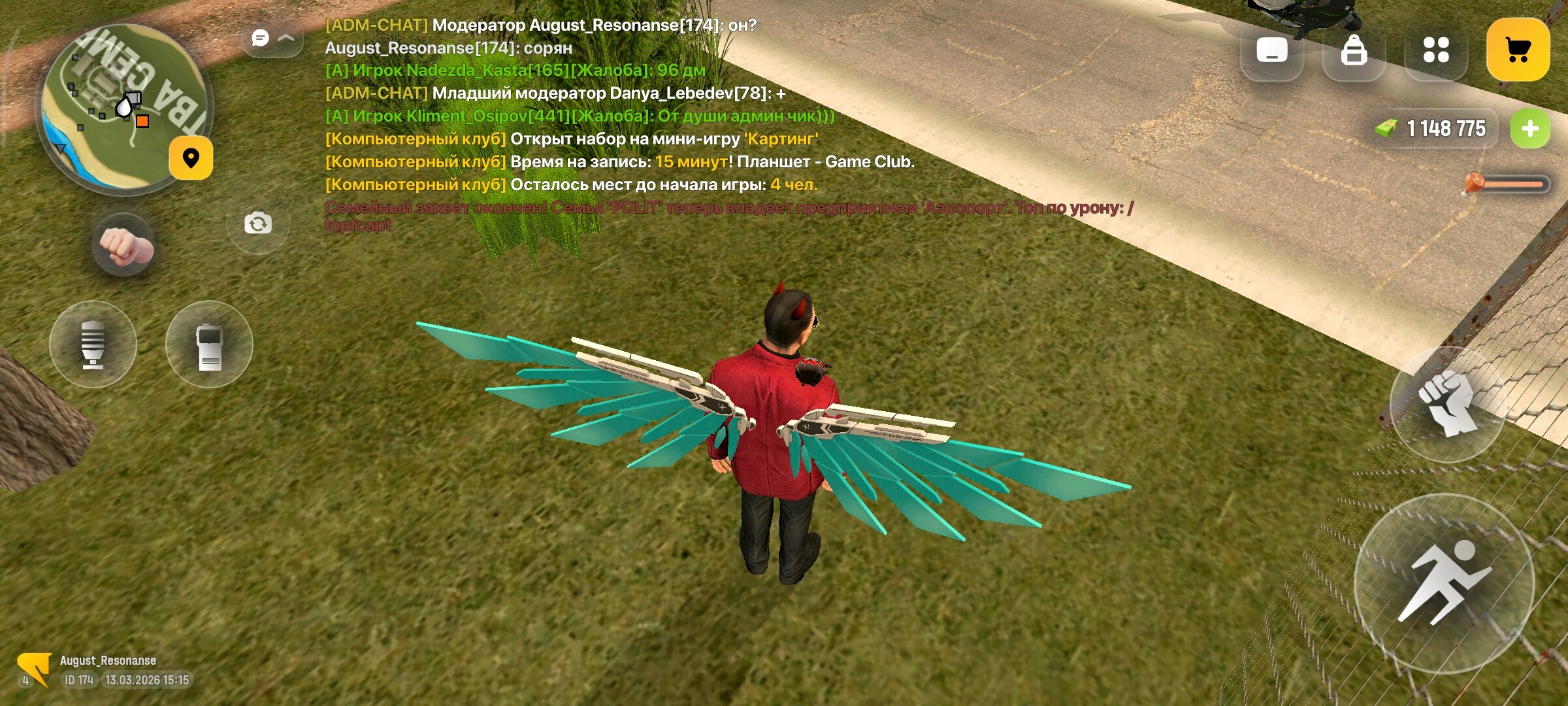Tap the green money stack icon
Image resolution: width=1568 pixels, height=706 pixels.
(1388, 128)
